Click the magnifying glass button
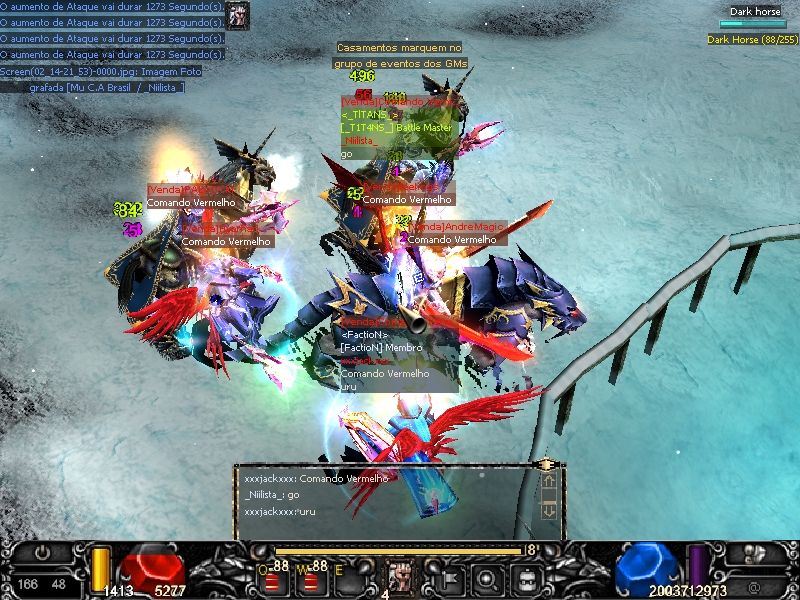Image resolution: width=800 pixels, height=600 pixels. point(487,578)
